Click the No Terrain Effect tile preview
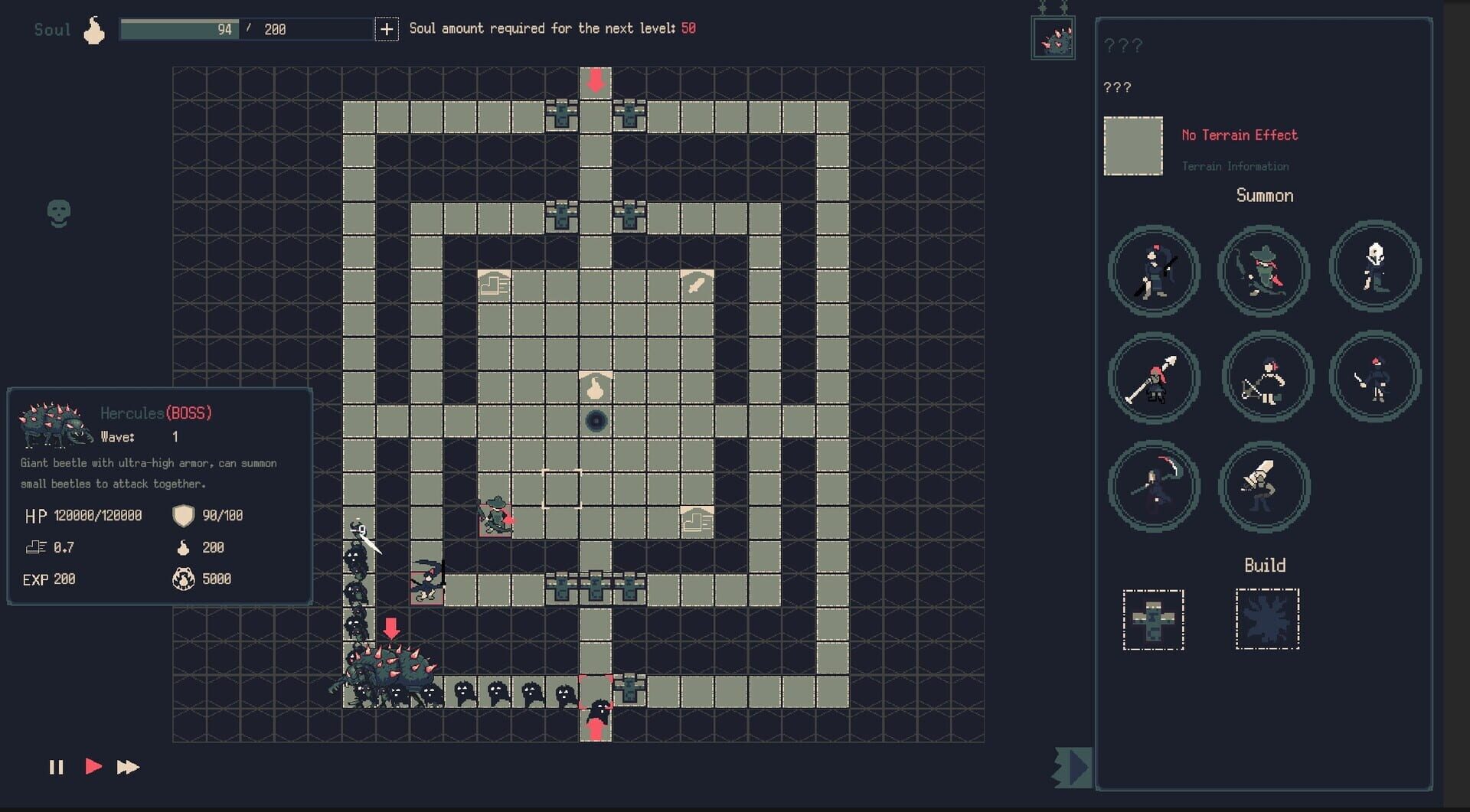This screenshot has height=812, width=1470. coord(1133,145)
